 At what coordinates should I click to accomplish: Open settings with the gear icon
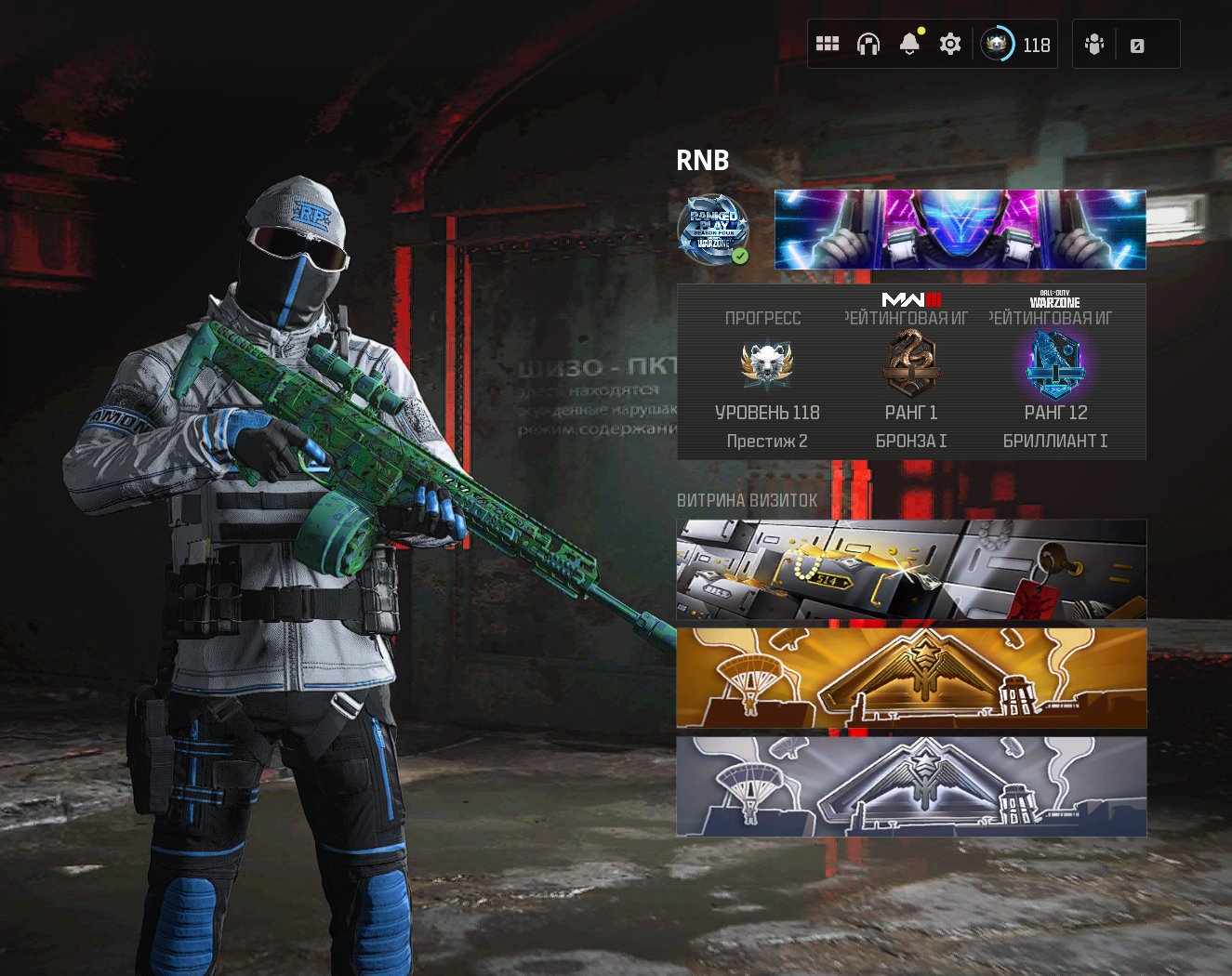pos(949,44)
